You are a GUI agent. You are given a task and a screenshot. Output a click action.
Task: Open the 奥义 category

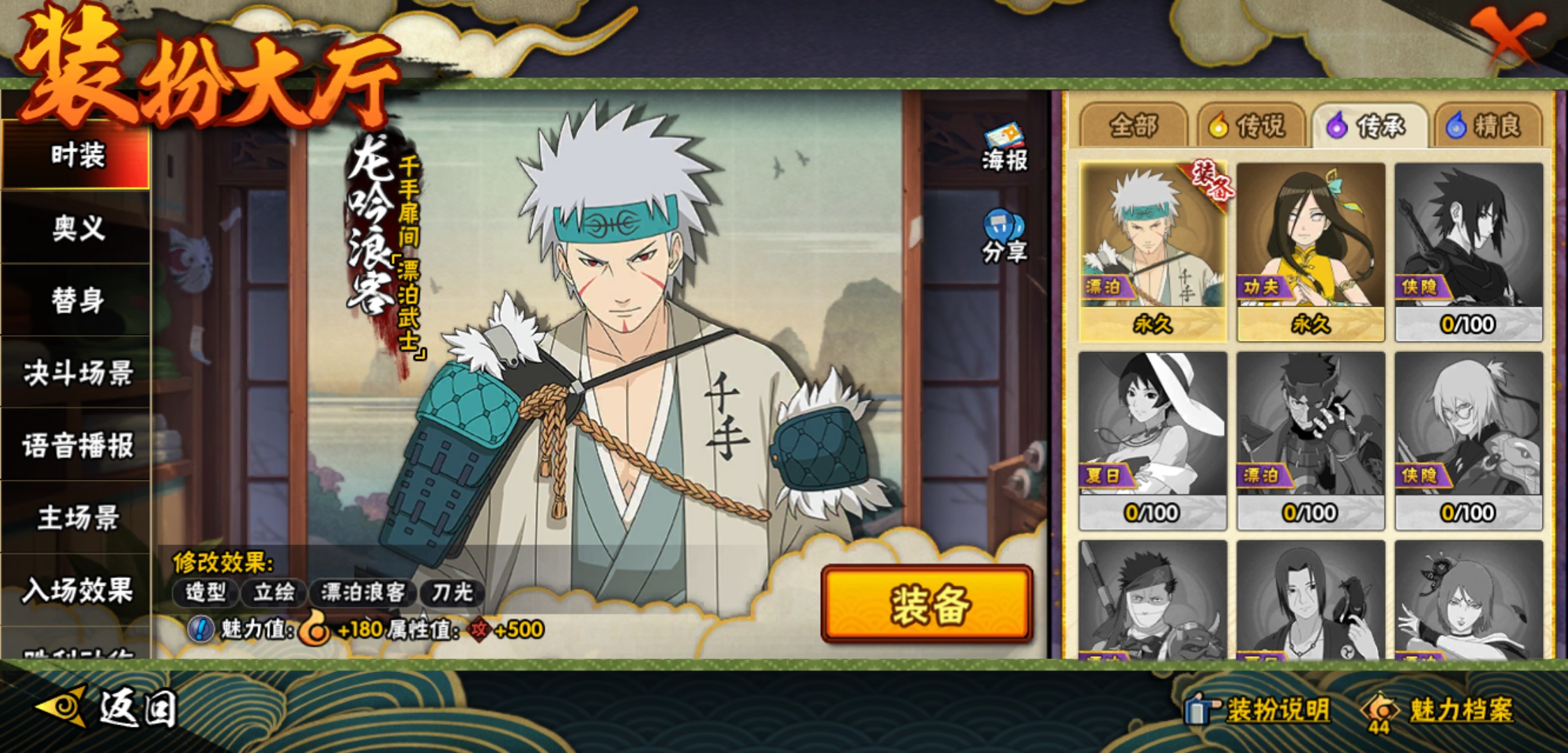click(77, 228)
